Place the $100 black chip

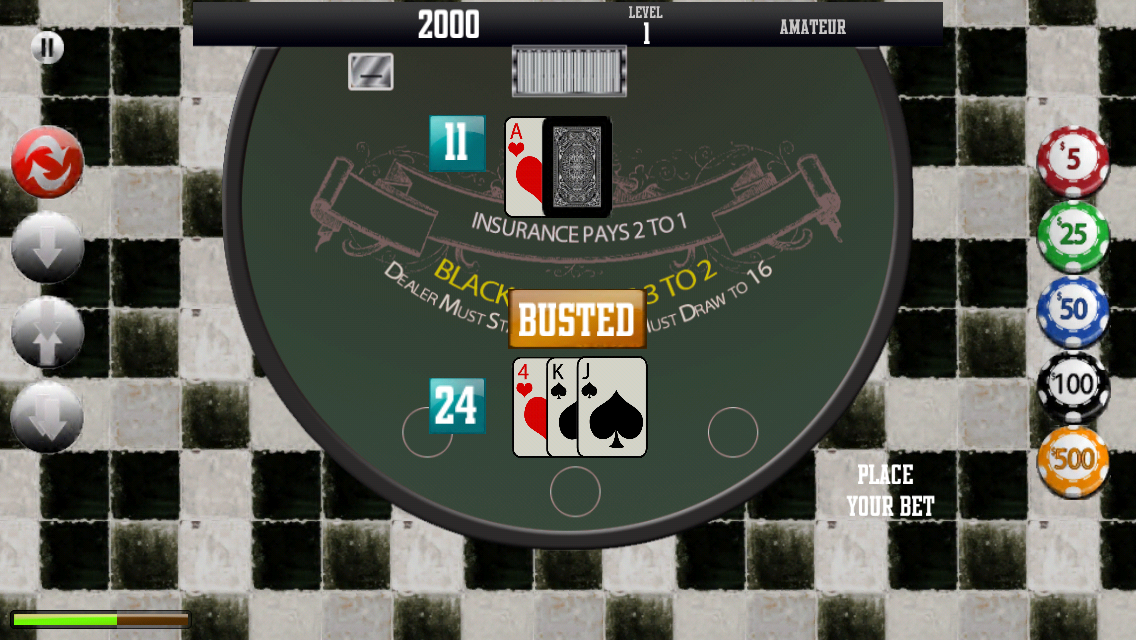click(x=1073, y=385)
